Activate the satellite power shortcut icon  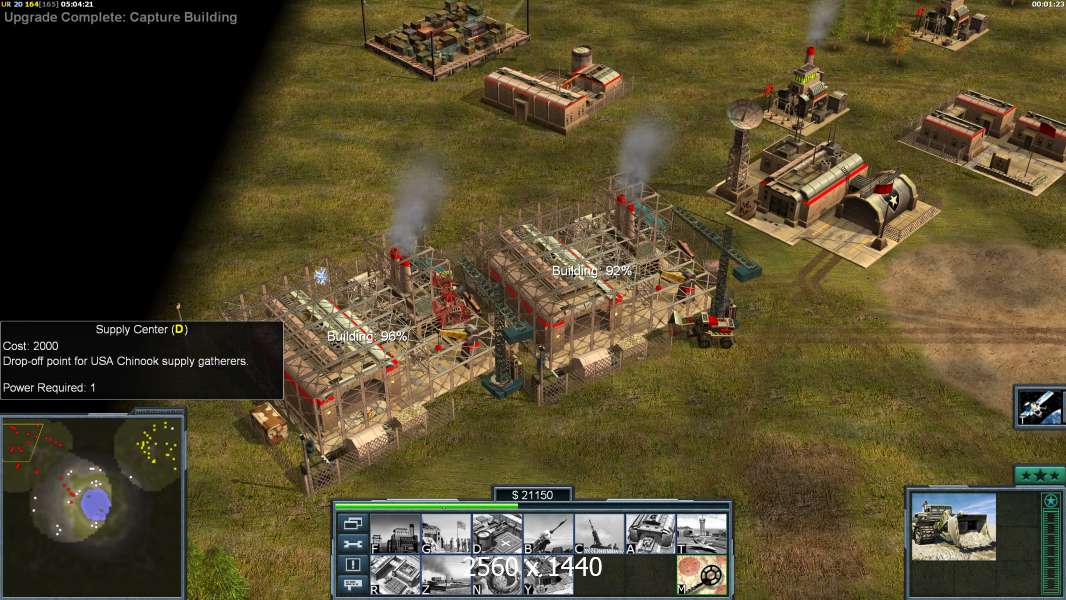coord(1040,407)
